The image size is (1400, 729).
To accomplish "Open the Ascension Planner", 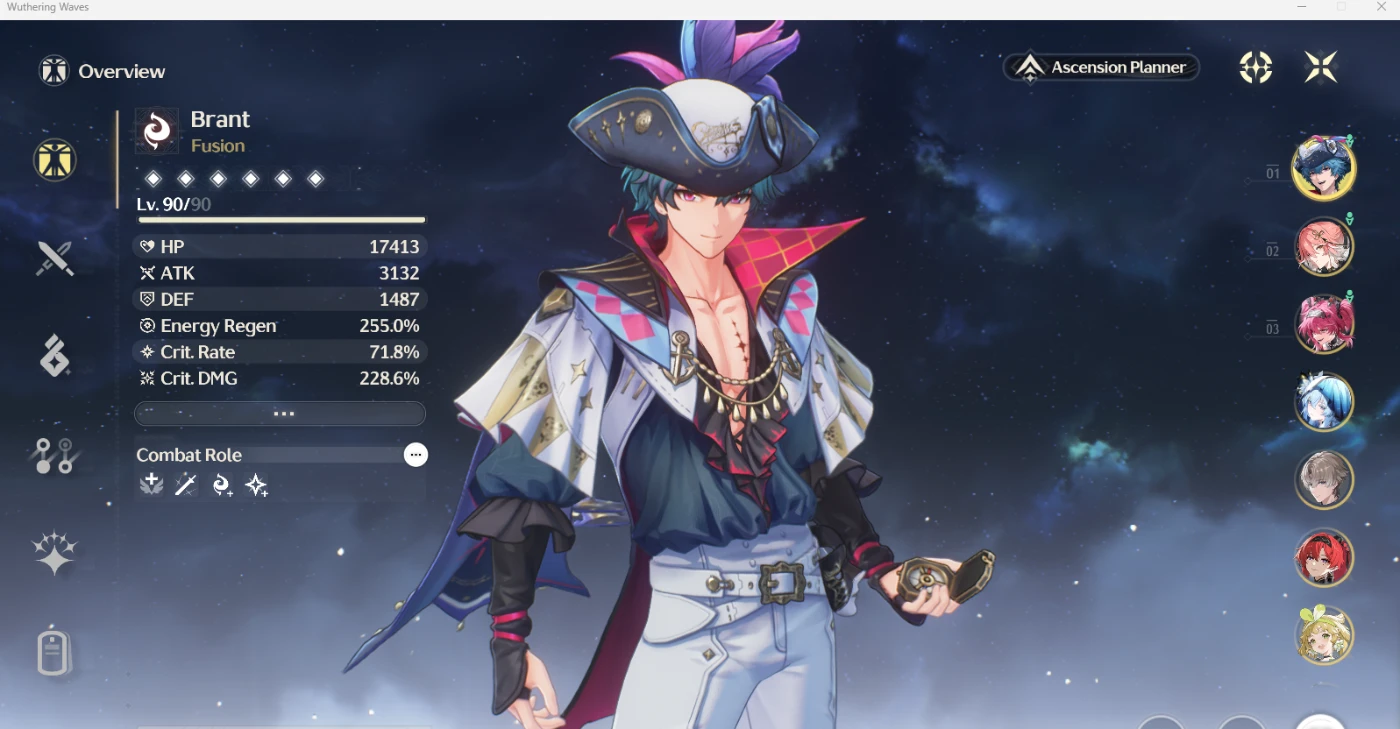I will [1101, 68].
